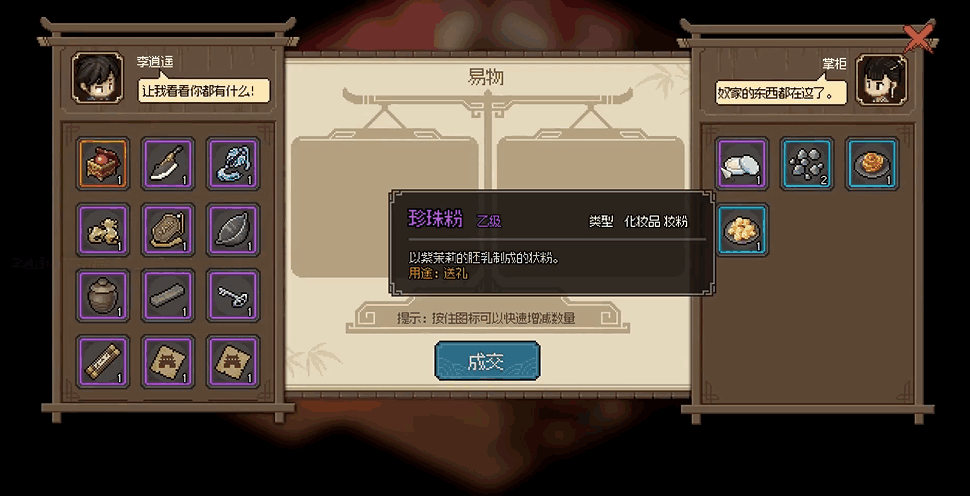Select the shopkeeper's spiral pastry dish

pos(872,164)
